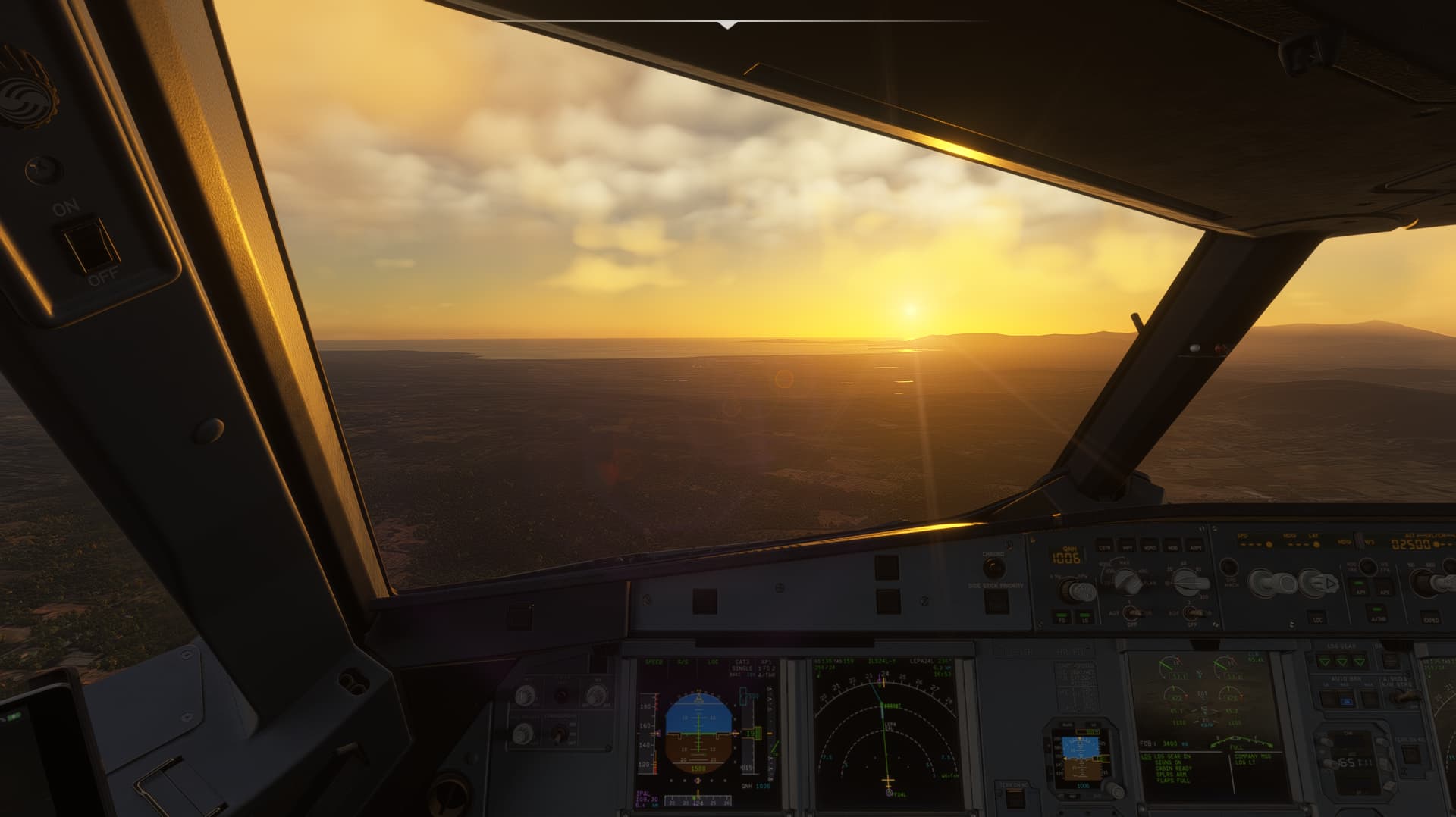Enable the ARPT display button

tap(1196, 546)
